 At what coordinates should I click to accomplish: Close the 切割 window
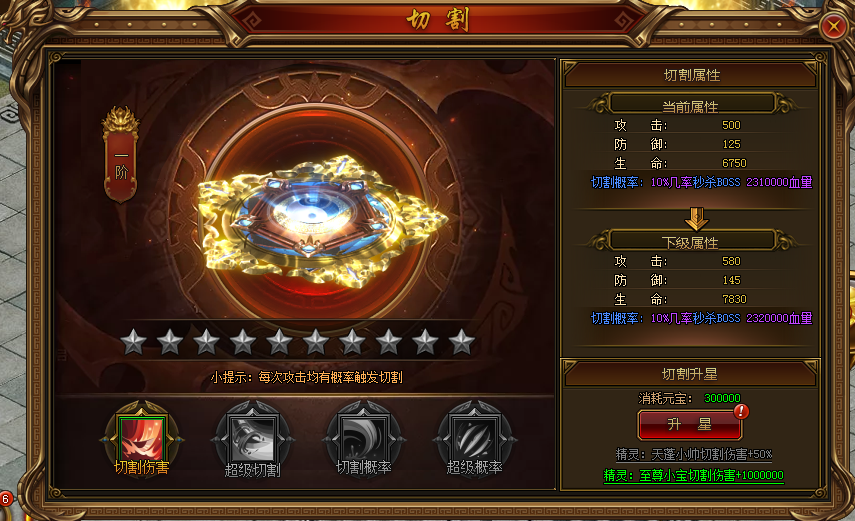tap(832, 27)
